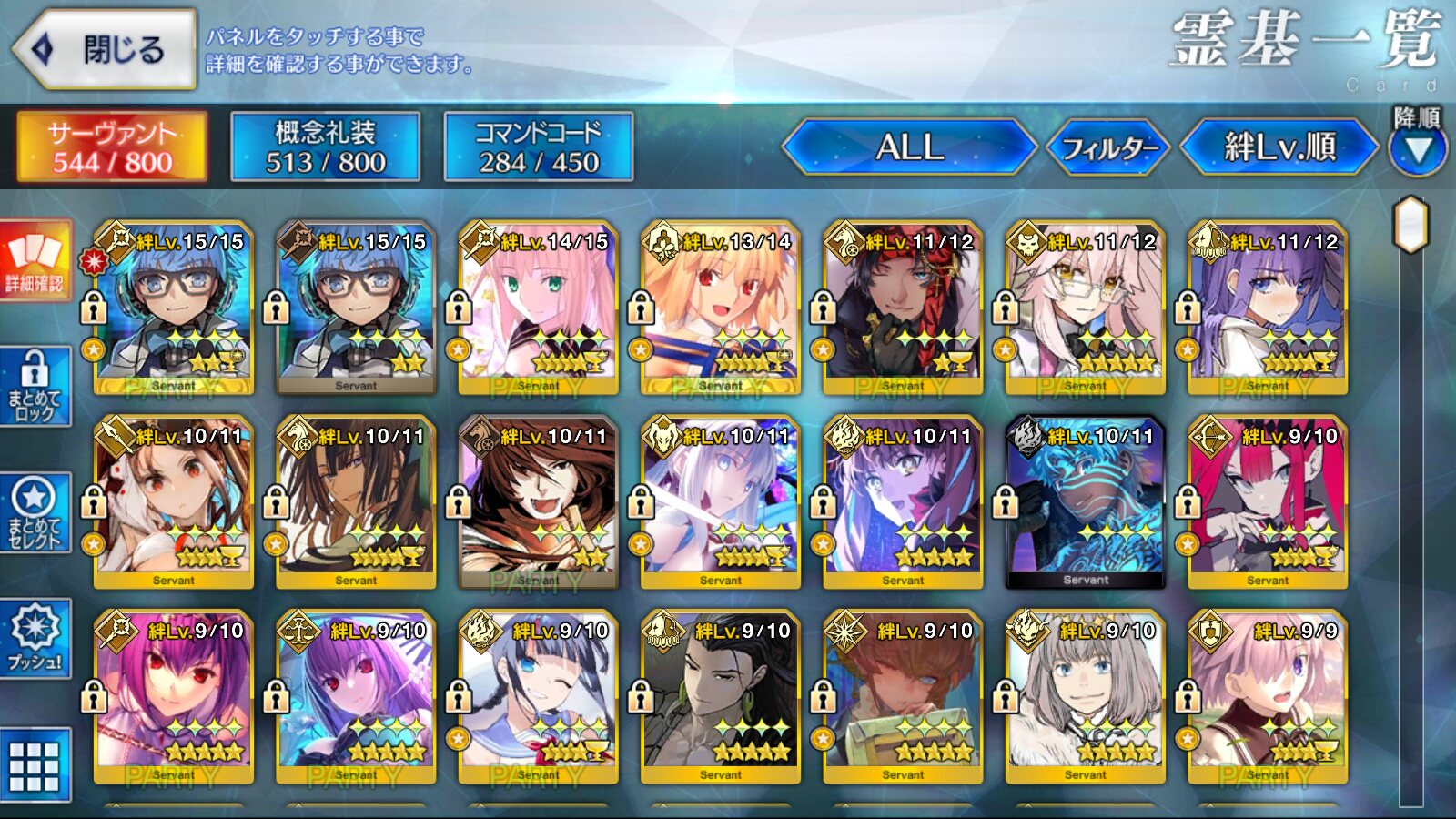The height and width of the screenshot is (819, 1456).
Task: Select the white-haired glasses servant bond Lv.11/12
Action: point(1085,309)
